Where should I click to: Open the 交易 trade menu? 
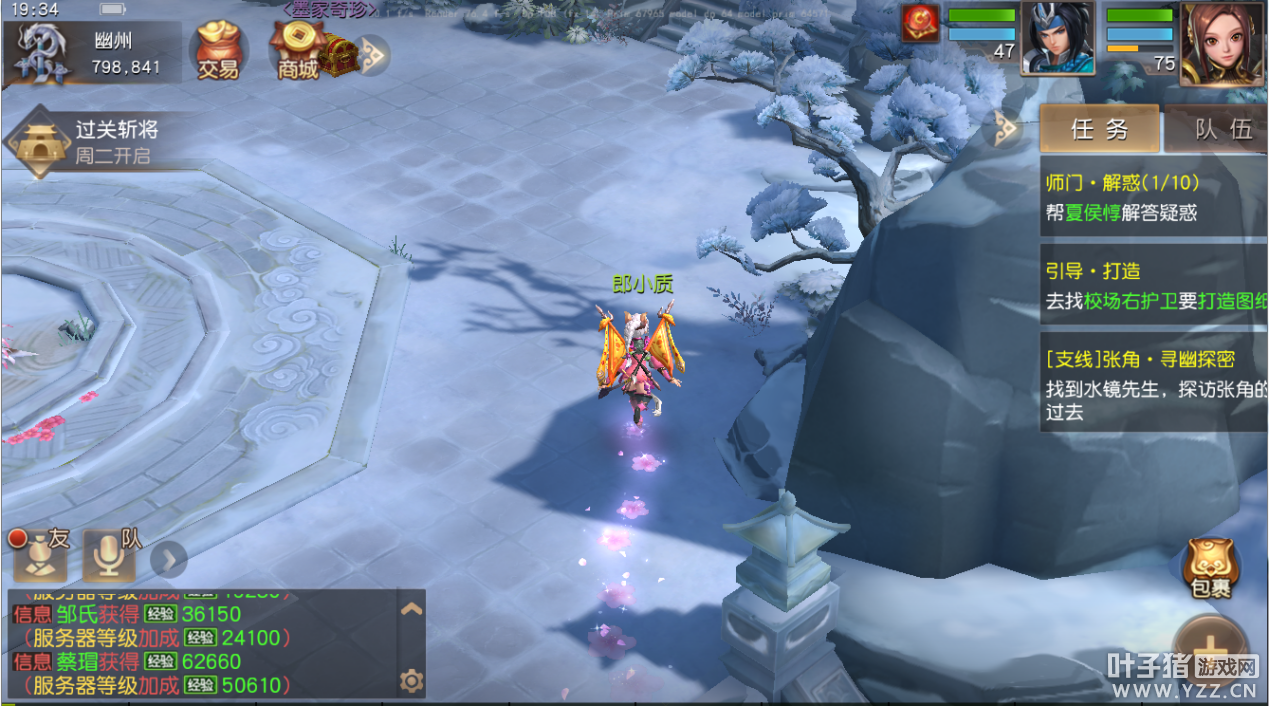click(x=217, y=50)
